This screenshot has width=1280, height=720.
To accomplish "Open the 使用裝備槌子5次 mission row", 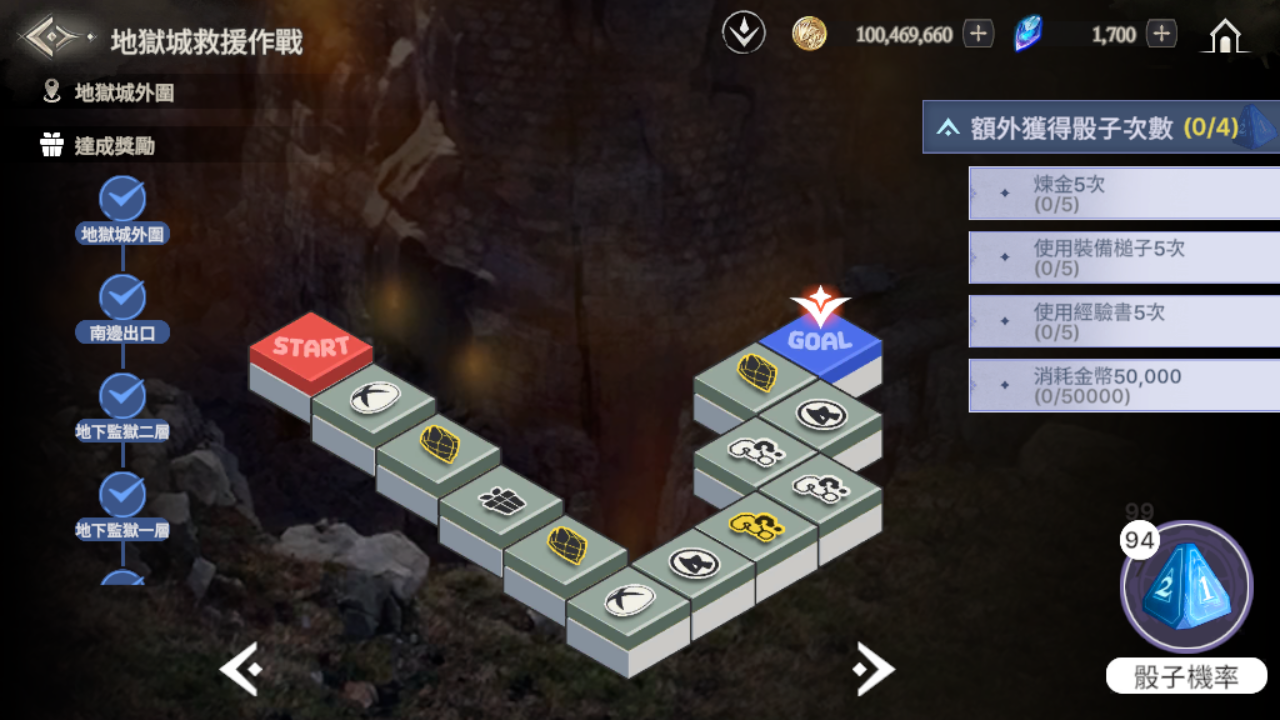I will pyautogui.click(x=1123, y=258).
